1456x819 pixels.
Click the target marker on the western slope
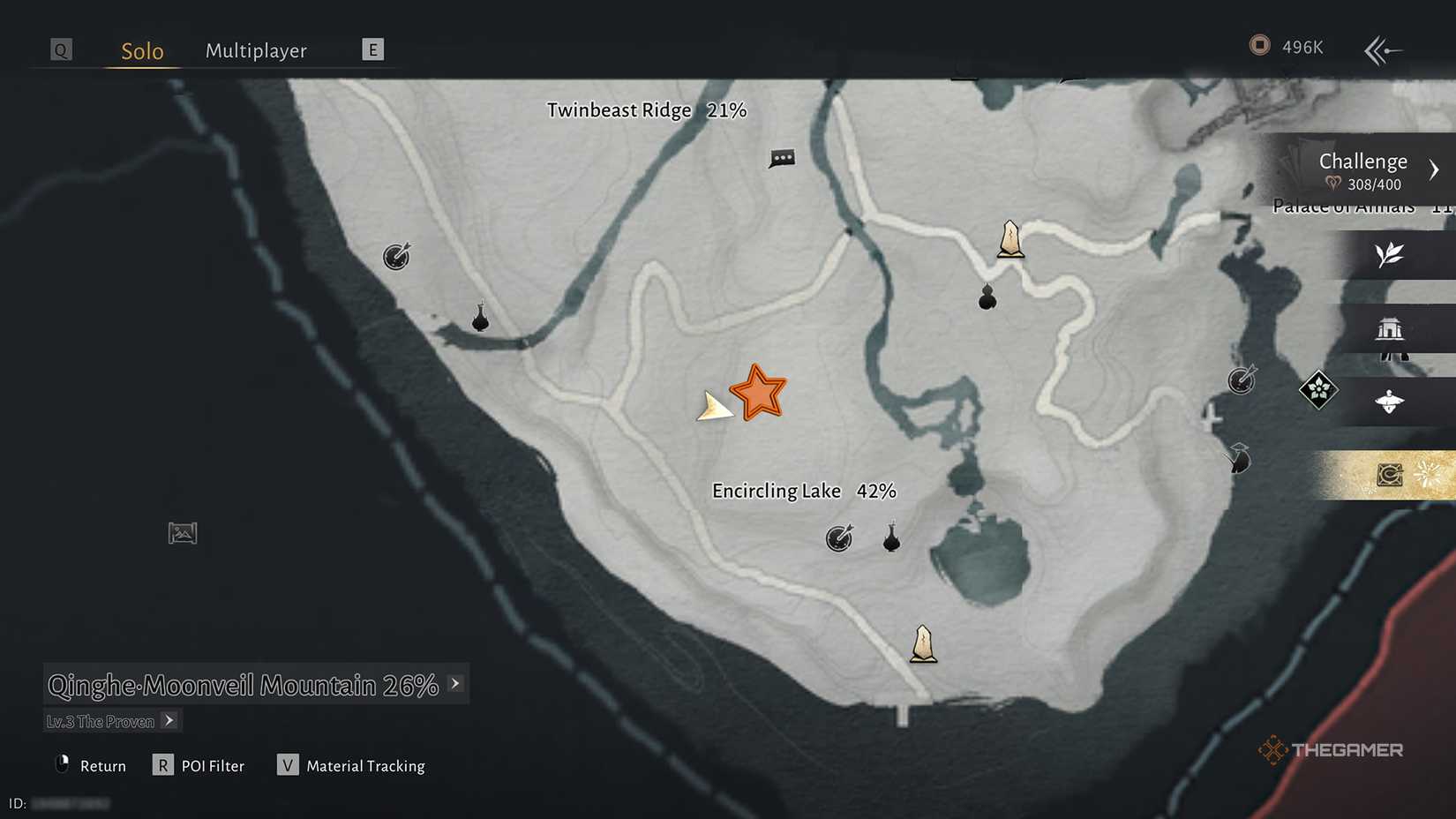point(395,257)
